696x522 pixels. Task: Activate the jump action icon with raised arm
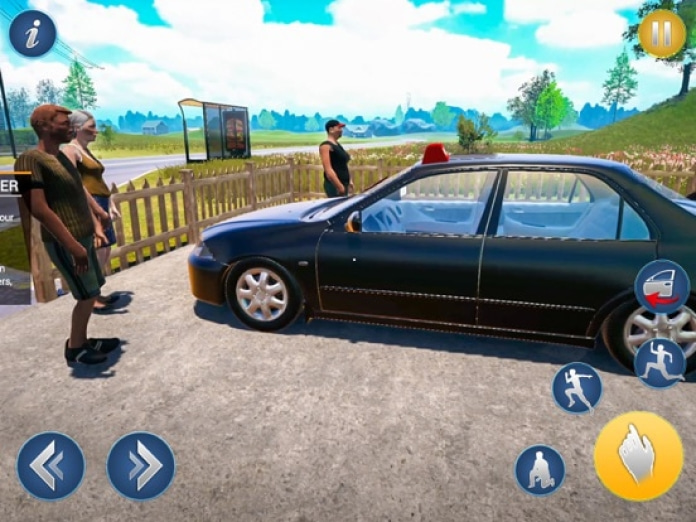660,363
